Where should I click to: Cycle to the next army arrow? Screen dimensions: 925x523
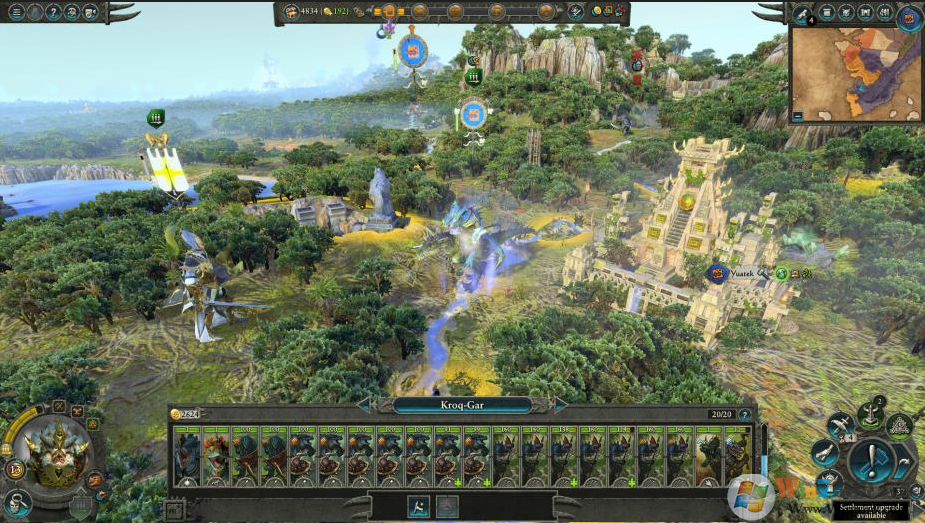click(x=559, y=405)
